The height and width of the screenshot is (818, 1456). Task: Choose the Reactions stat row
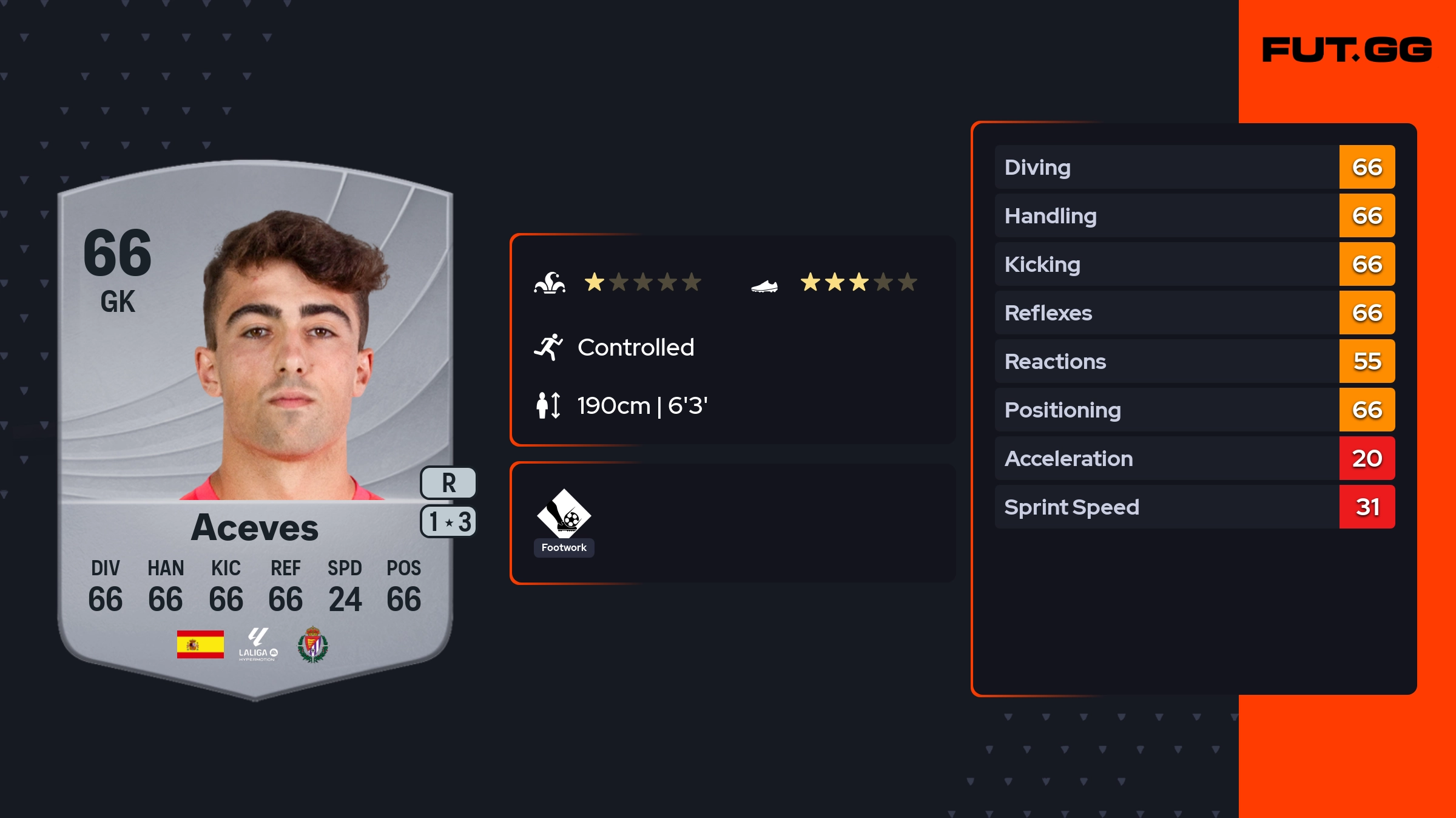[1194, 362]
